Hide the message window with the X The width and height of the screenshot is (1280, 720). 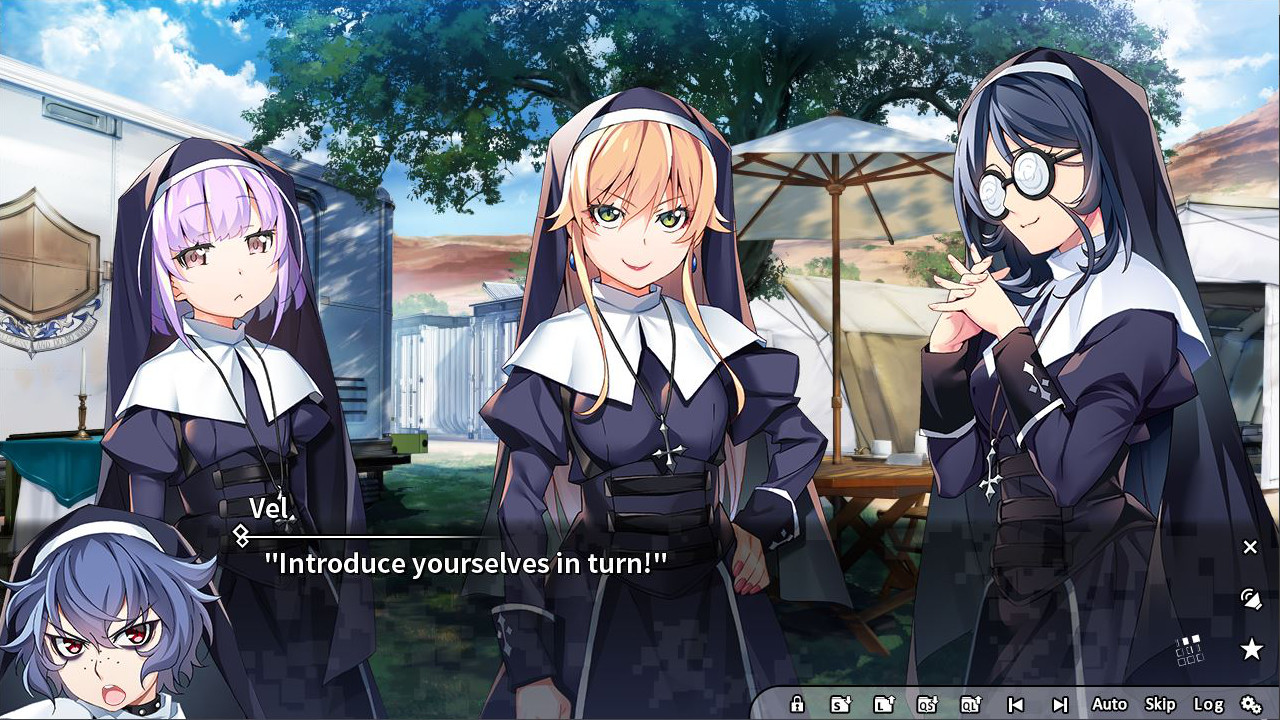[x=1250, y=547]
